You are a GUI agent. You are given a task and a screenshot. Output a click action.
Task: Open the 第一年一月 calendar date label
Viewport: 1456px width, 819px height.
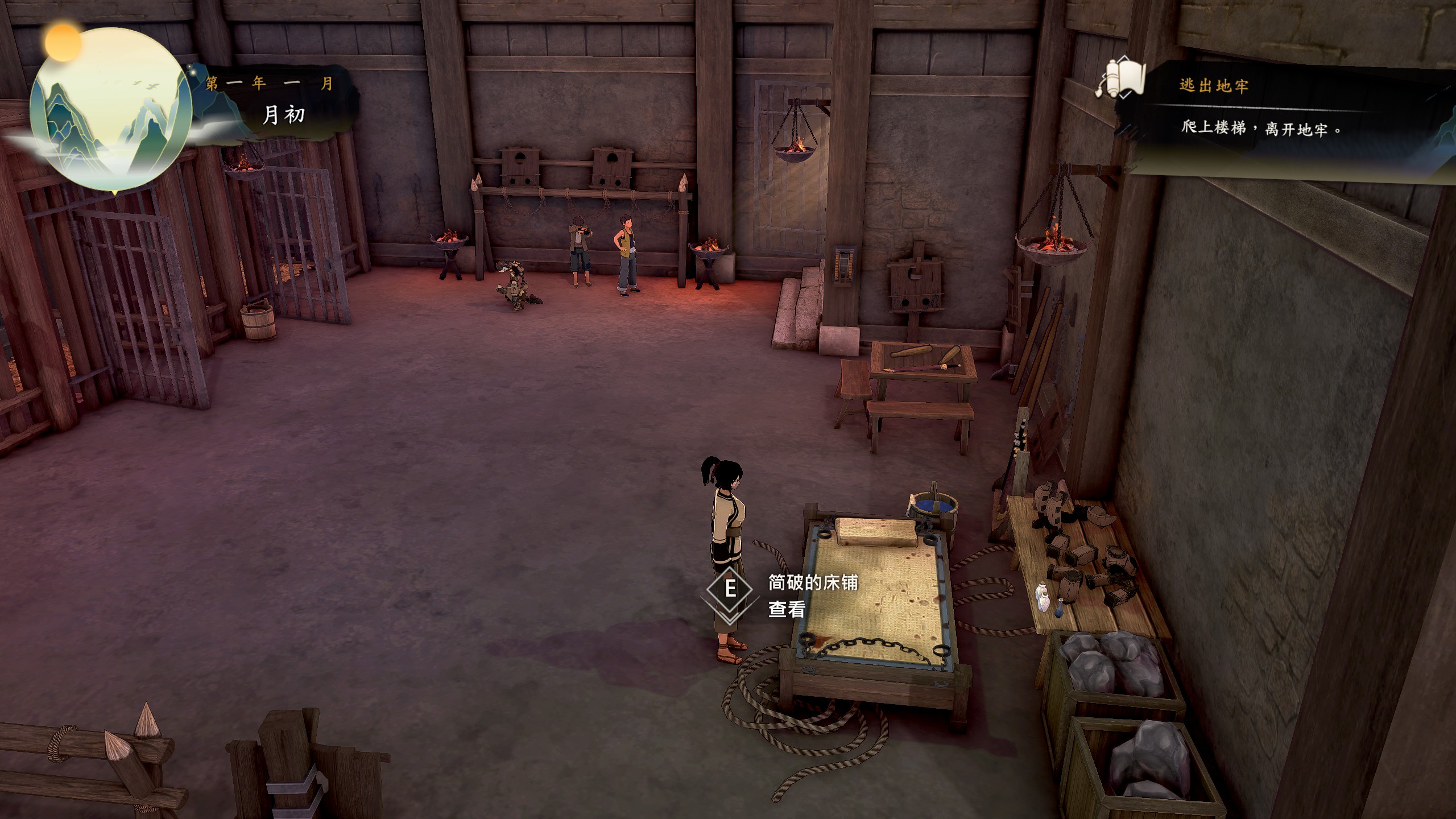click(269, 85)
